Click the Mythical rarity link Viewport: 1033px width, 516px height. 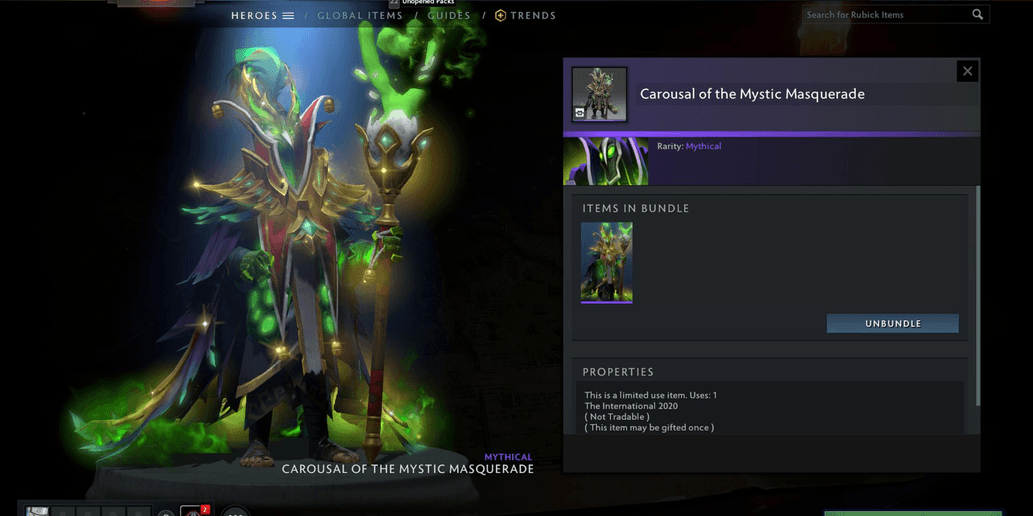tap(703, 146)
